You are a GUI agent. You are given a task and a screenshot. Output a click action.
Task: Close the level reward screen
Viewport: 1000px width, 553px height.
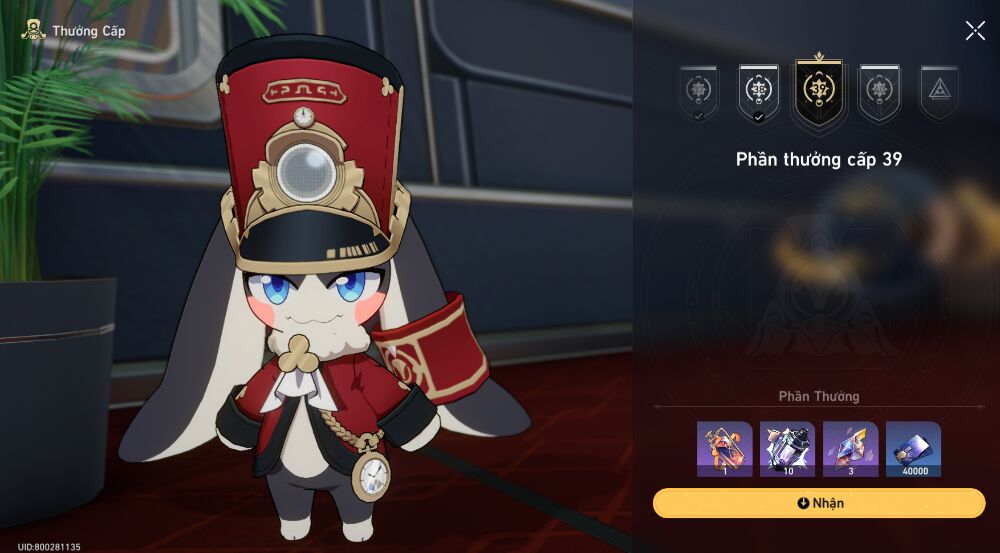coord(975,31)
